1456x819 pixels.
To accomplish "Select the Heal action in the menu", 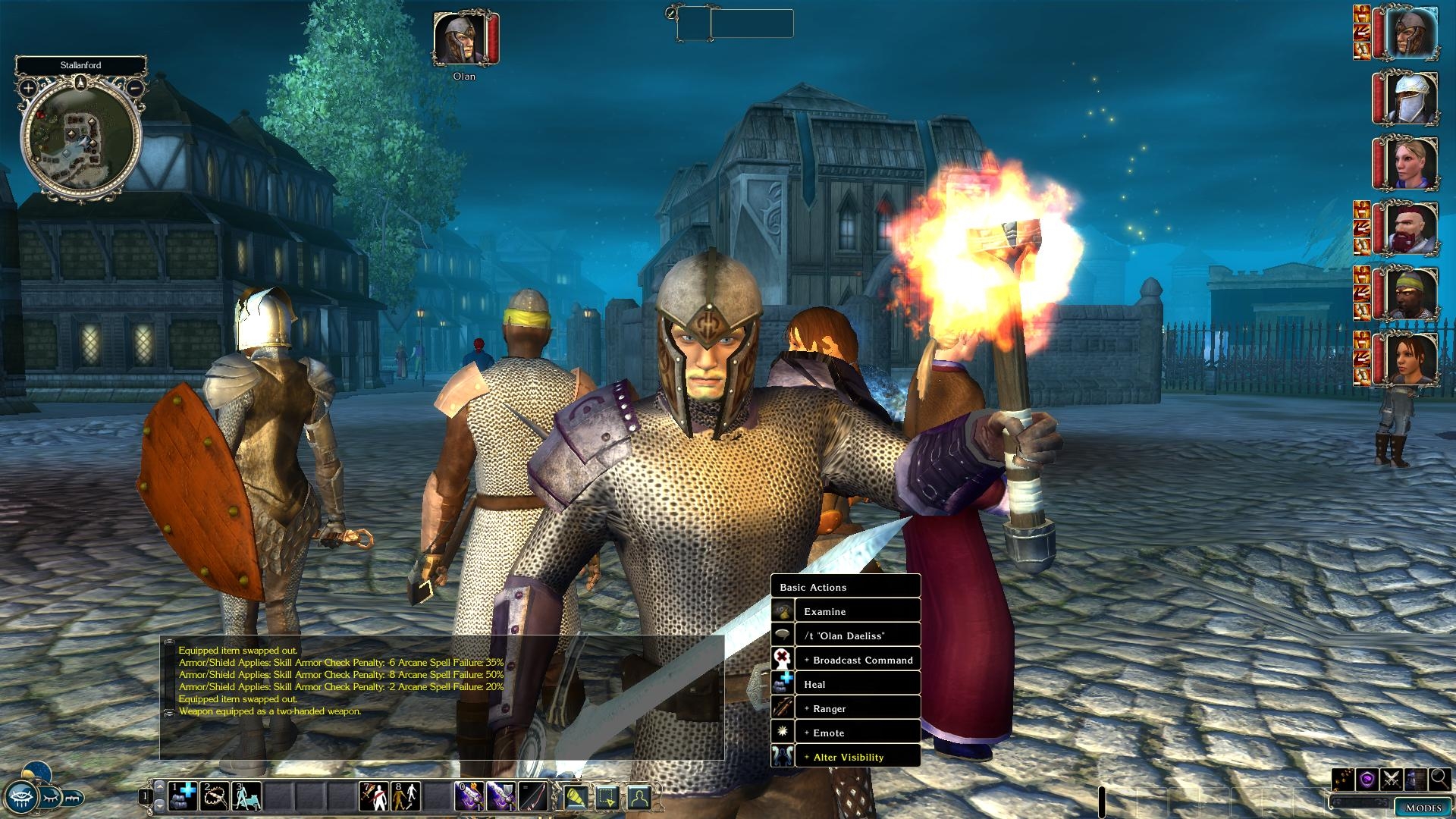I will point(846,684).
